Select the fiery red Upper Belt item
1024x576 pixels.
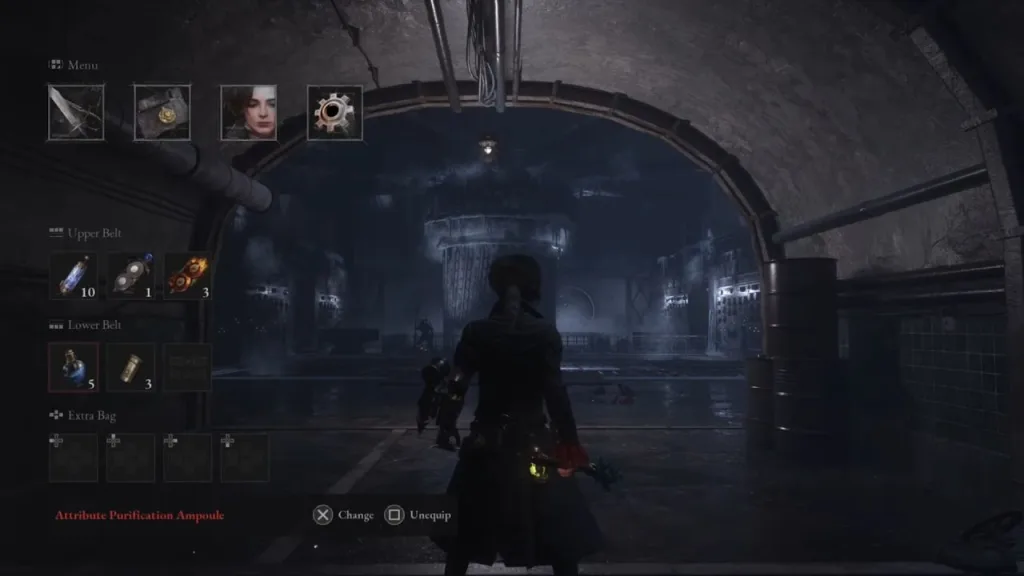click(187, 276)
